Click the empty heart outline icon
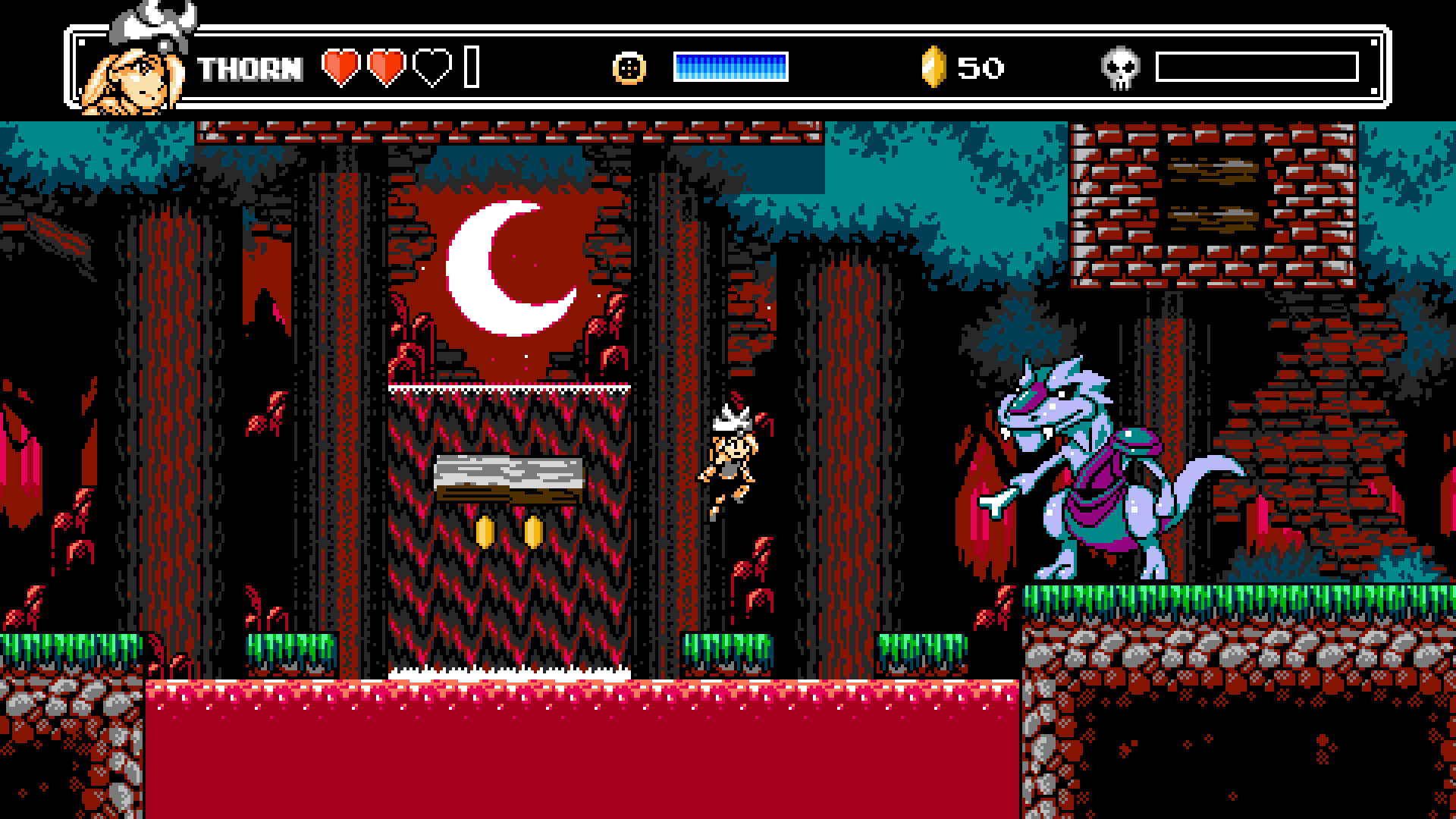The width and height of the screenshot is (1456, 819). (x=431, y=66)
